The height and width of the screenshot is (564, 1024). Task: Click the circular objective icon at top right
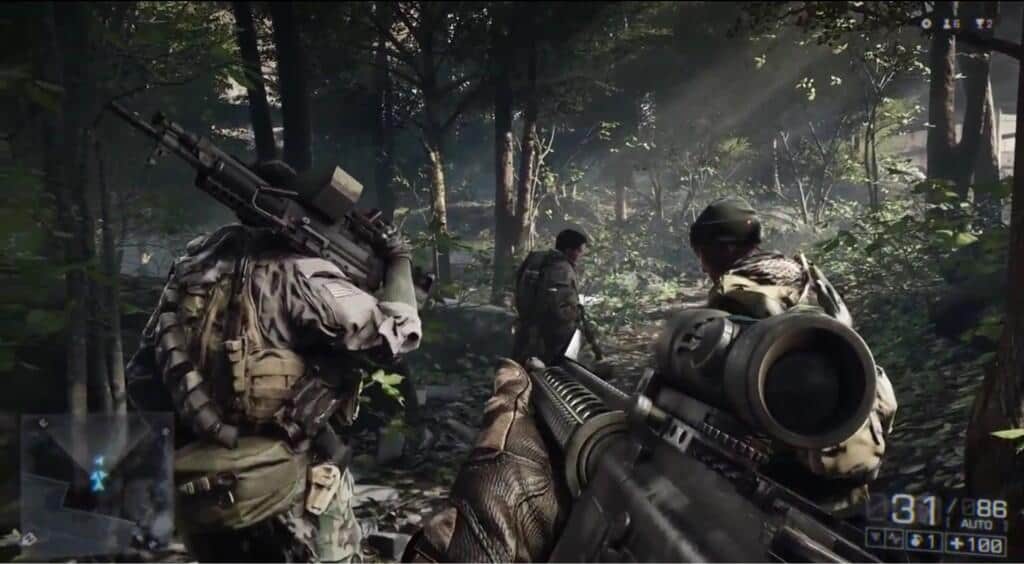pos(926,23)
